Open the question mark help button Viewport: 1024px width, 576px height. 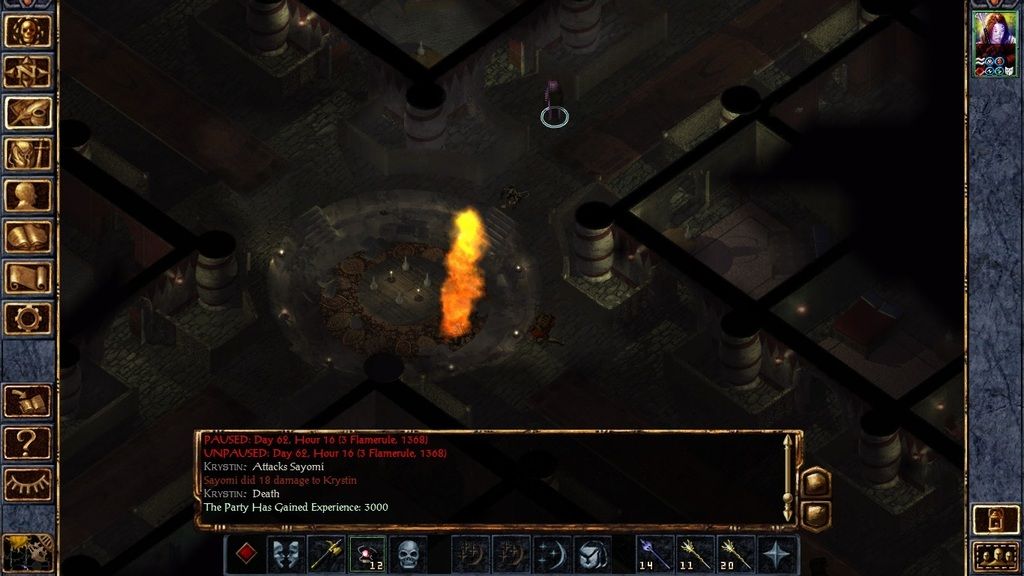pos(28,441)
